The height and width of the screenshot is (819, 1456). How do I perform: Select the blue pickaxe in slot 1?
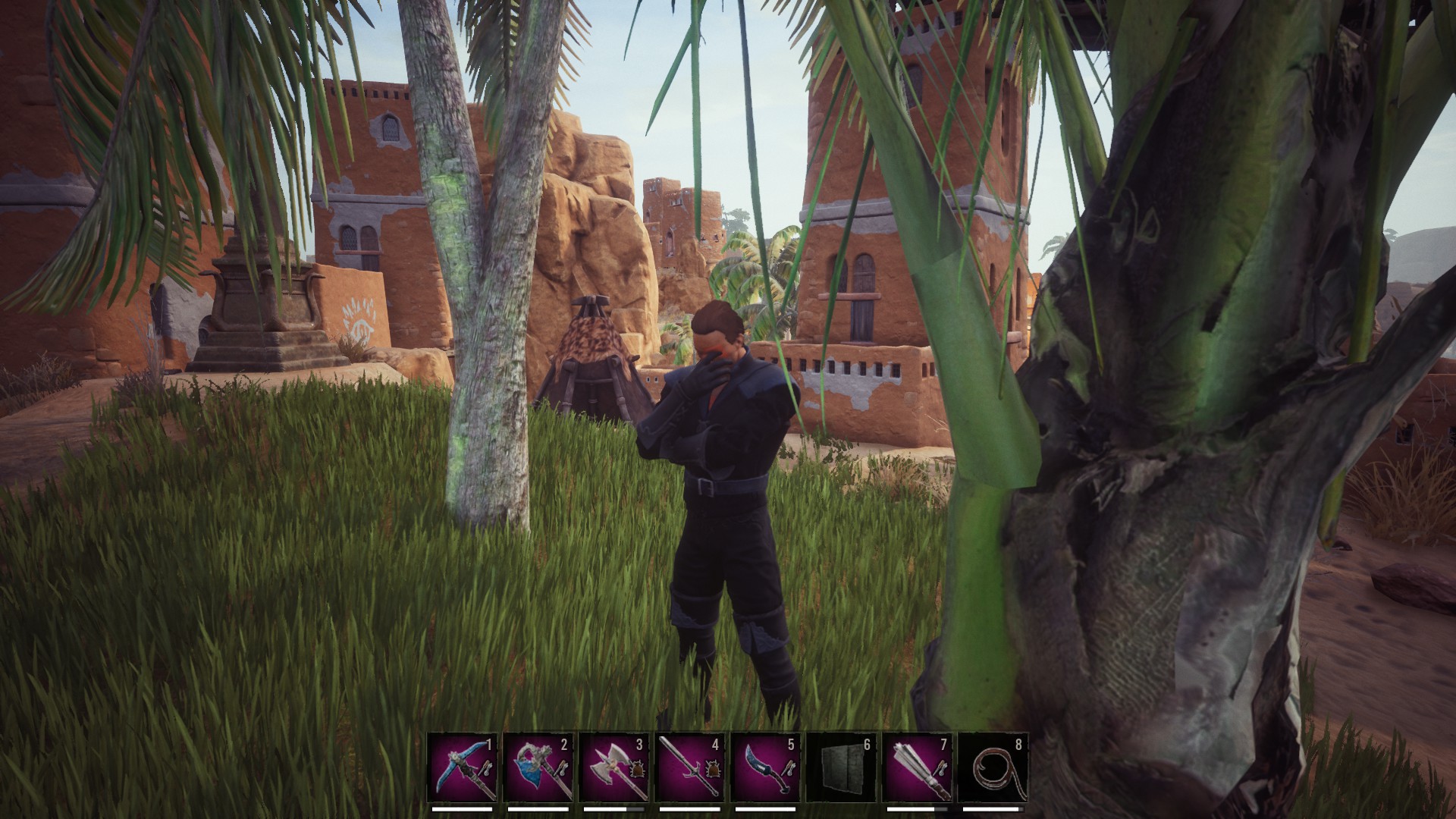click(x=463, y=767)
